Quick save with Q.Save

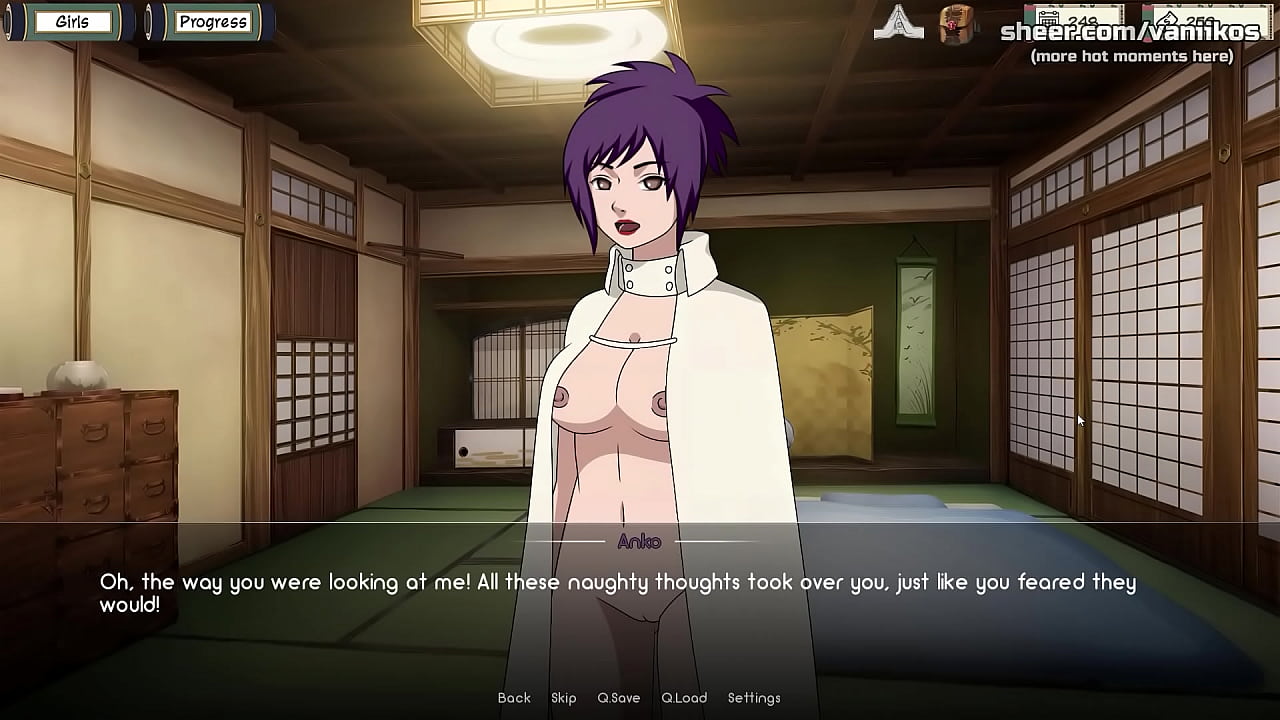[618, 698]
